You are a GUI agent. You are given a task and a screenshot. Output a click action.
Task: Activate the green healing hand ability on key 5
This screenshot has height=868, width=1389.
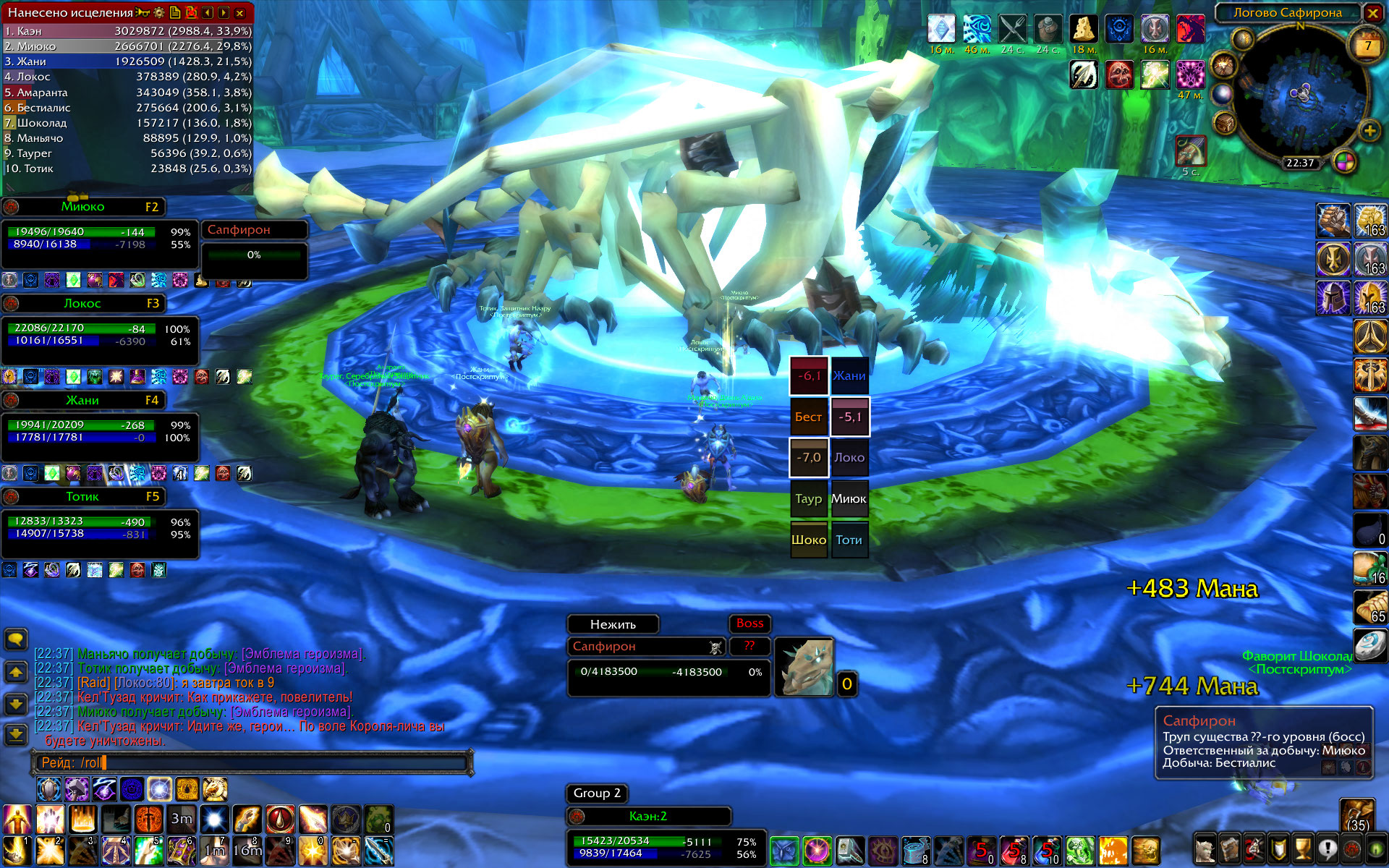(148, 851)
